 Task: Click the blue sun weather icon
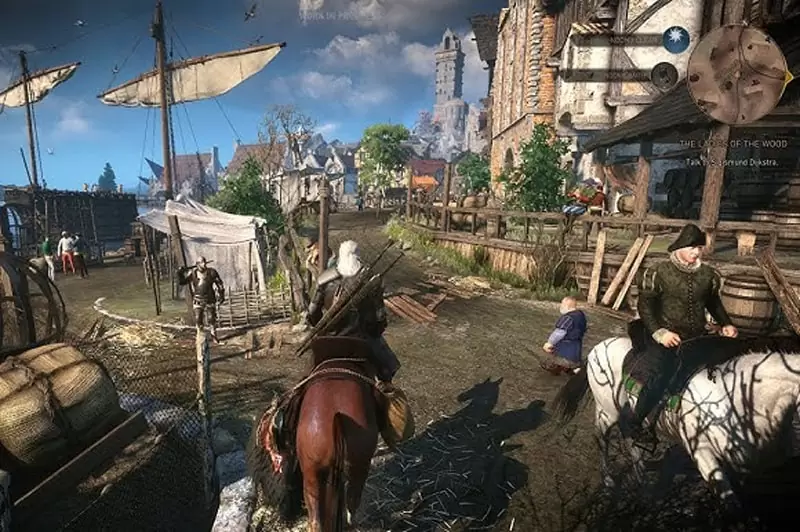676,39
